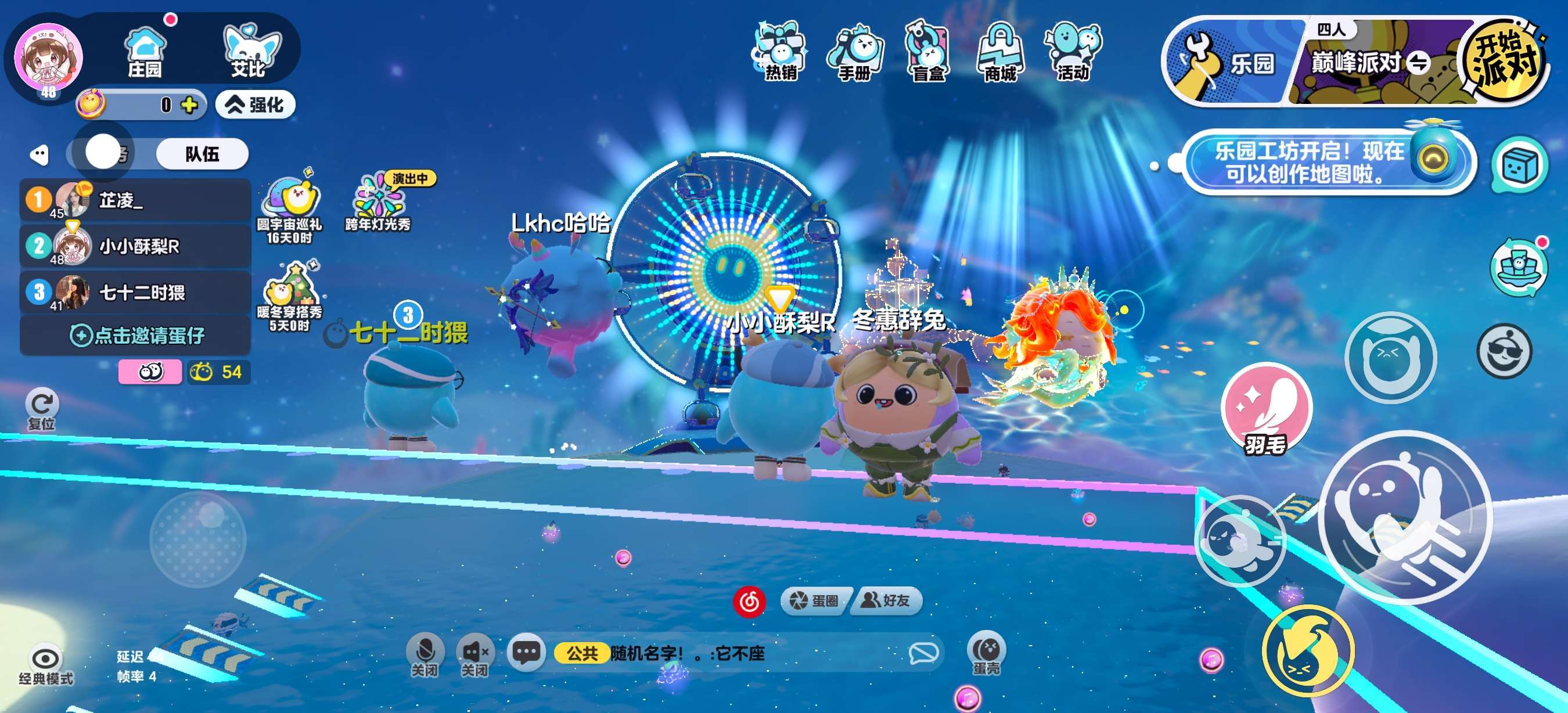Use the 羽毛 feather skill
Viewport: 1568px width, 713px height.
pos(1266,409)
